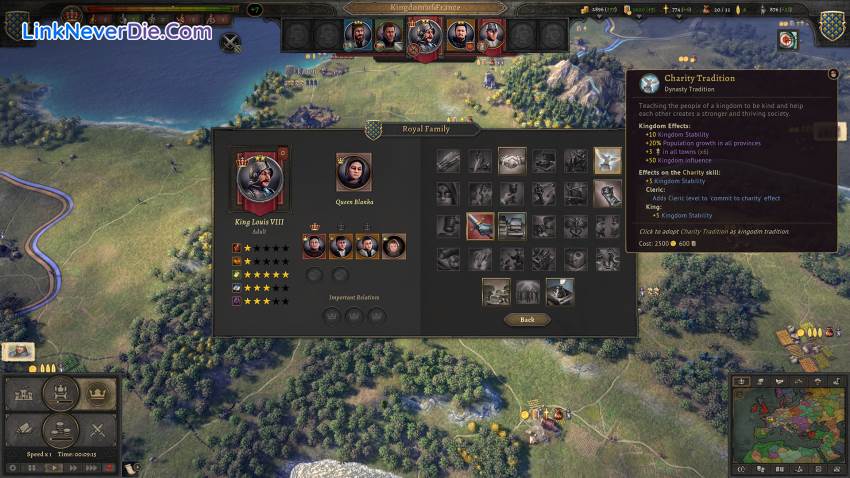
Task: Select the central king portrait in the court bar
Action: (424, 37)
